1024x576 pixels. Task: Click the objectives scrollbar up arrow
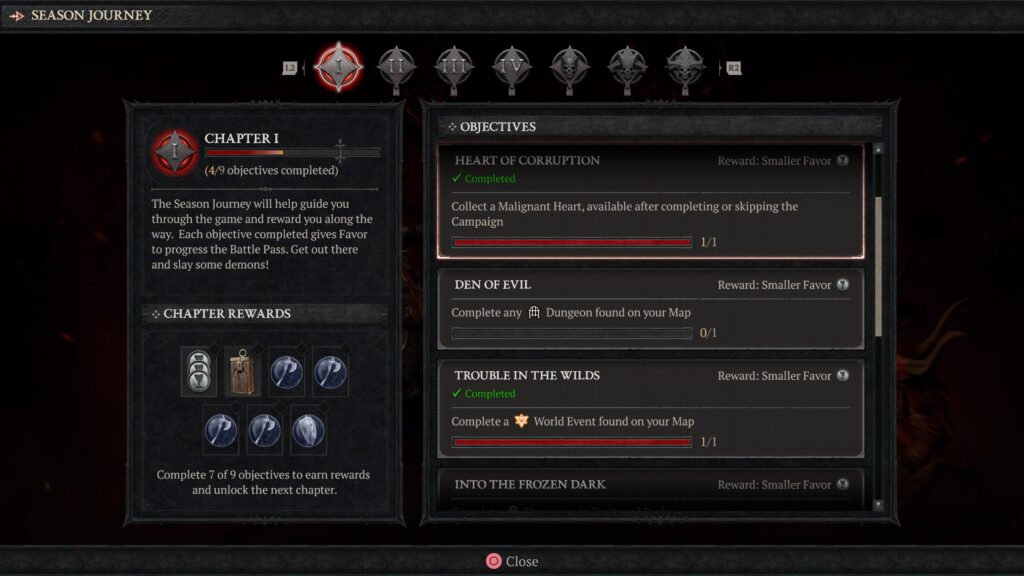click(x=879, y=150)
